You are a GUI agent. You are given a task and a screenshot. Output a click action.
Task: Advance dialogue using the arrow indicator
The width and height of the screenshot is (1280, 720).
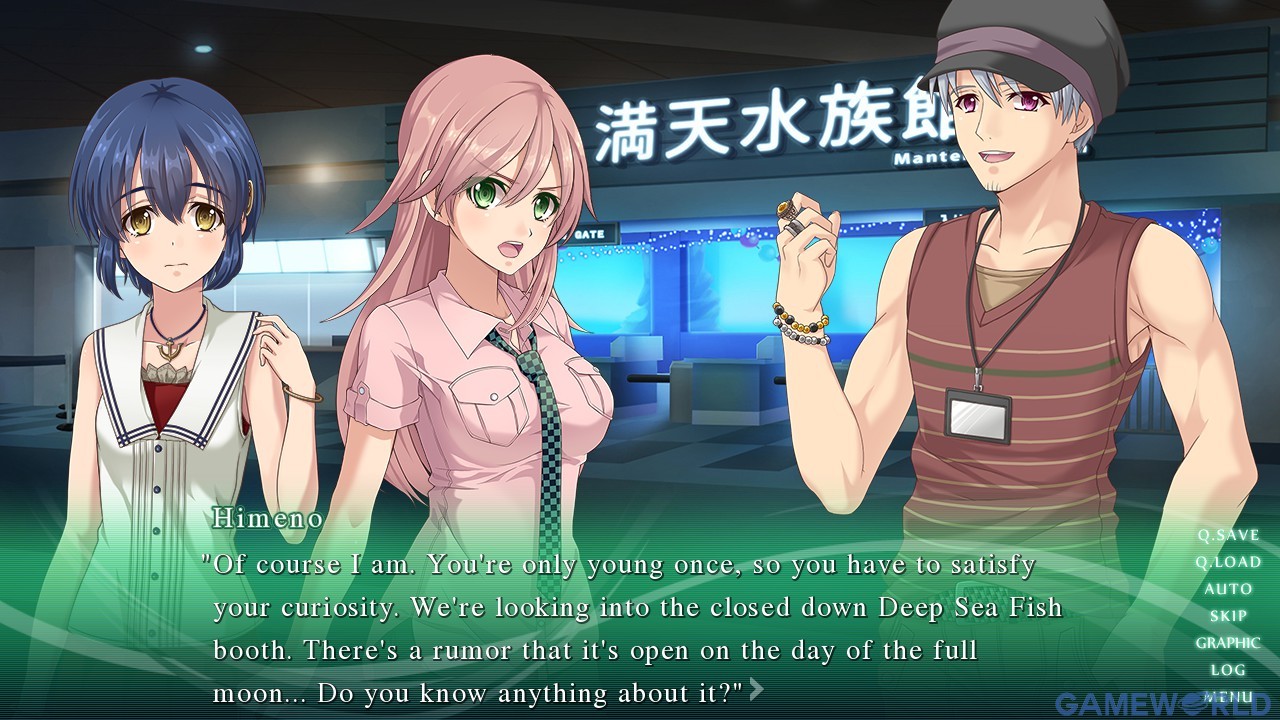pyautogui.click(x=757, y=689)
